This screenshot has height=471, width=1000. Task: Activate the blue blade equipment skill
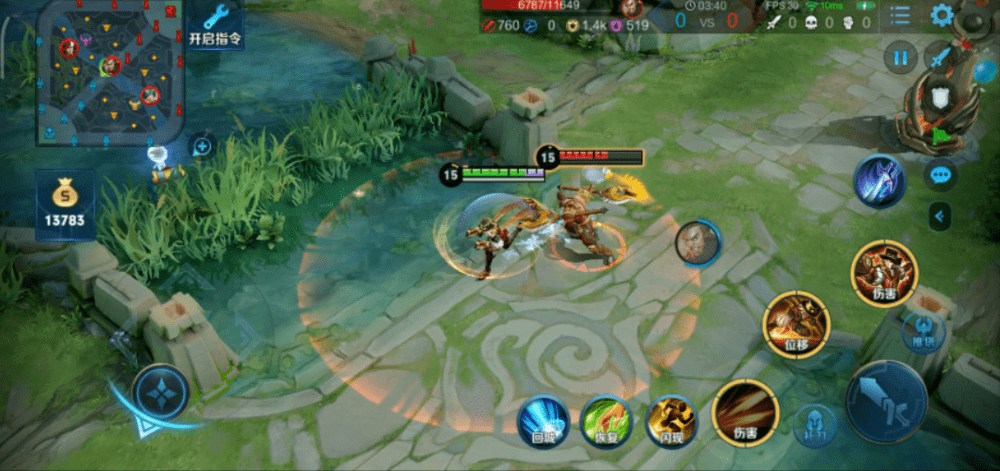point(879,181)
